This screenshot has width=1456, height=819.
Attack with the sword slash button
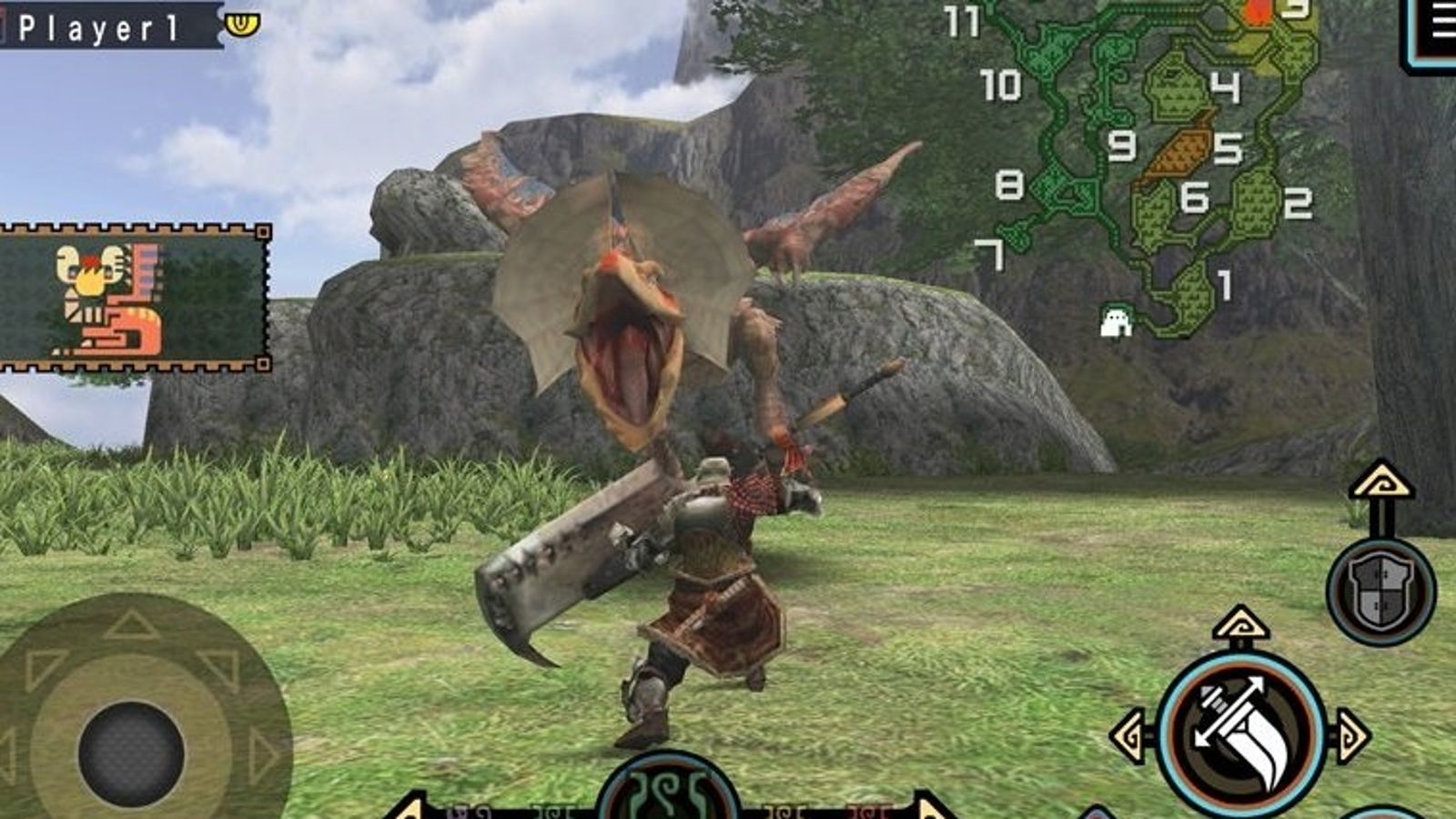(1241, 733)
